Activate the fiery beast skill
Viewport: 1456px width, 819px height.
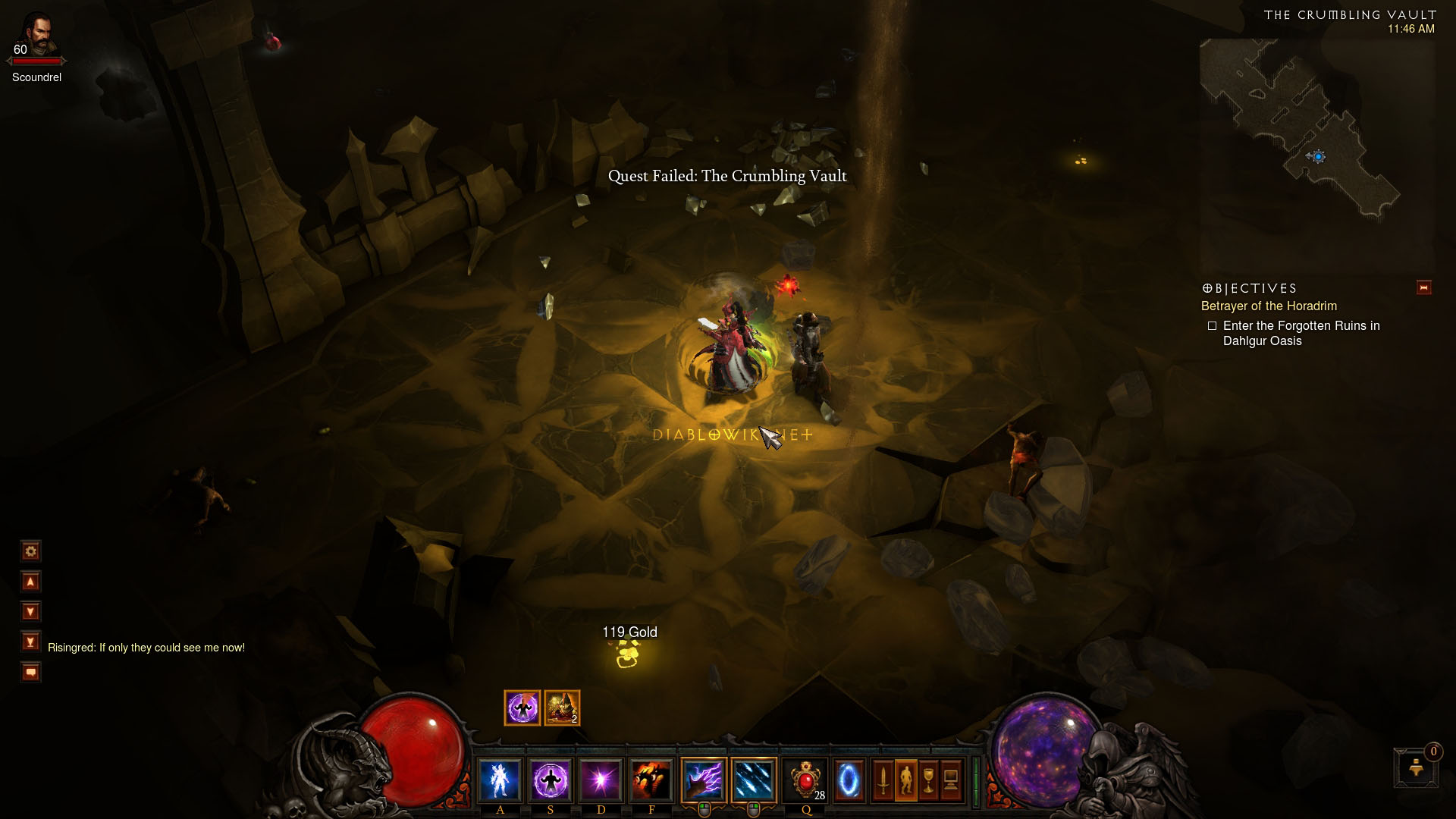point(651,780)
